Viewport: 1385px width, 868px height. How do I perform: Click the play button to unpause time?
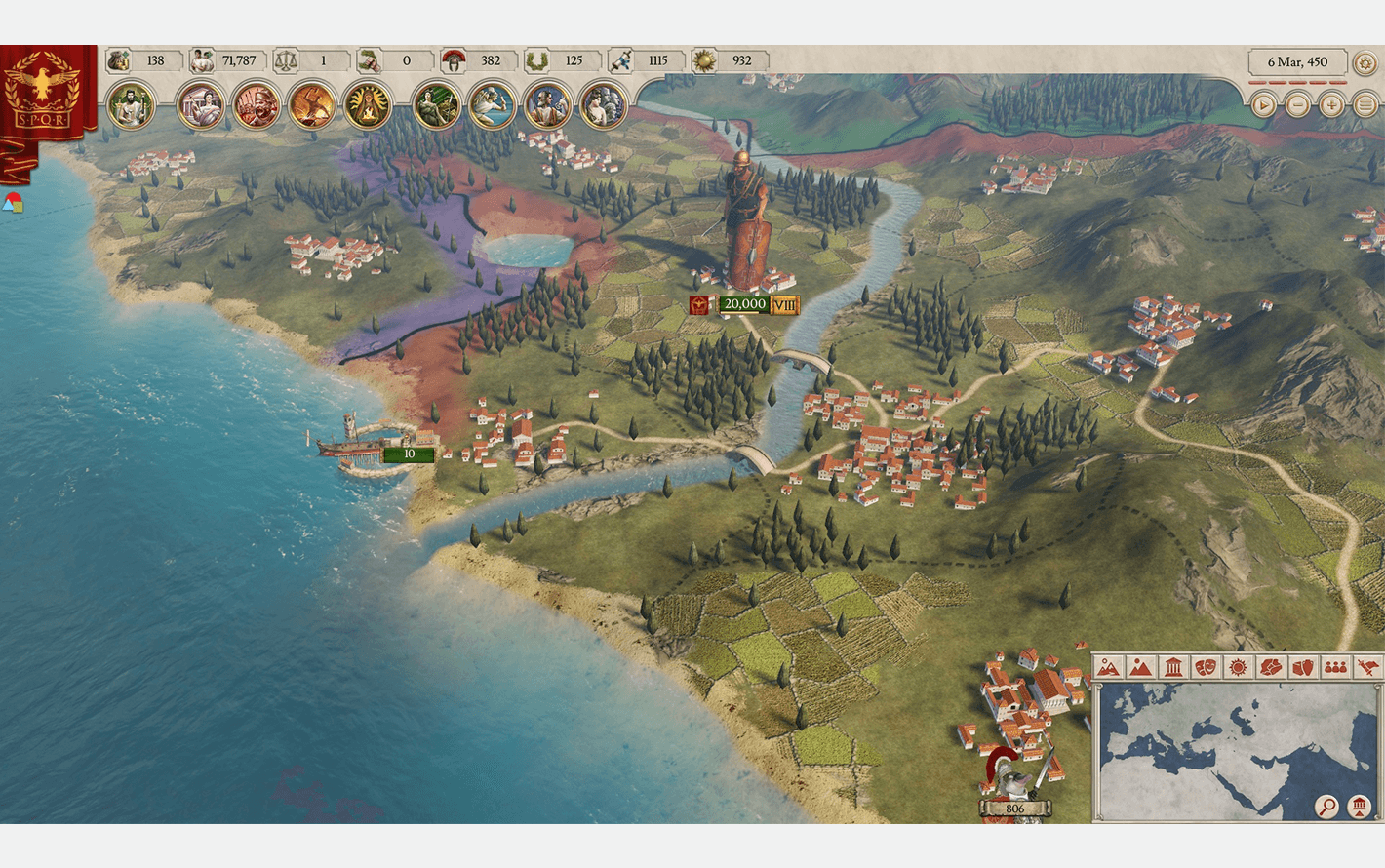1263,104
